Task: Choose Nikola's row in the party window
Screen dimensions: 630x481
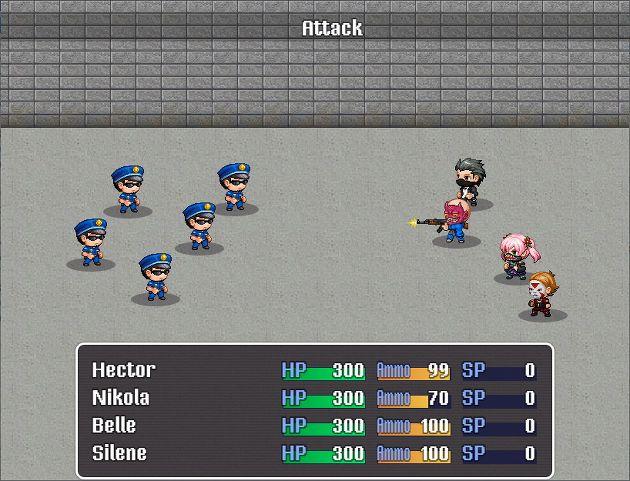Action: [x=121, y=398]
